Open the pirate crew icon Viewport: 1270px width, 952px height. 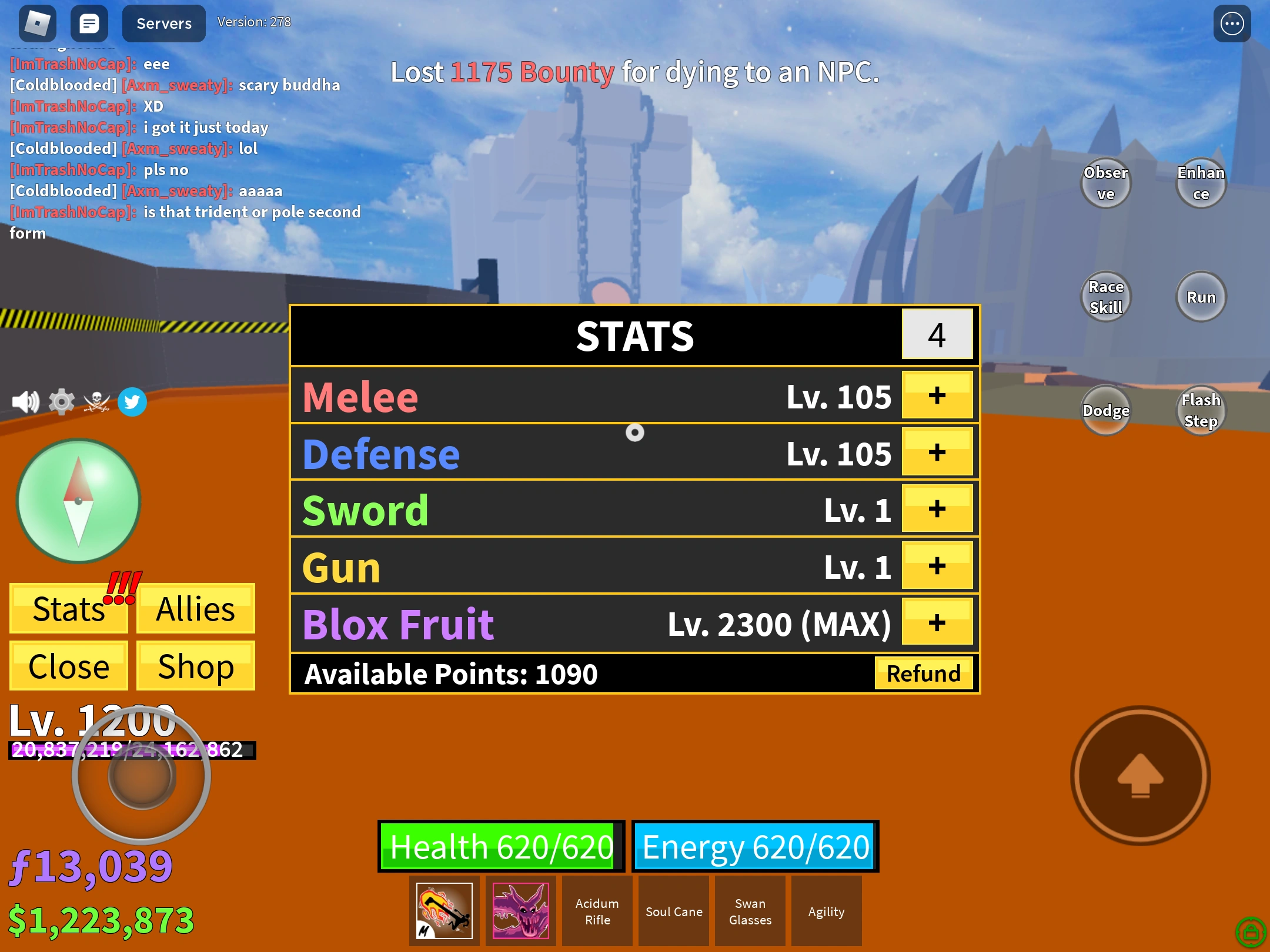point(97,401)
